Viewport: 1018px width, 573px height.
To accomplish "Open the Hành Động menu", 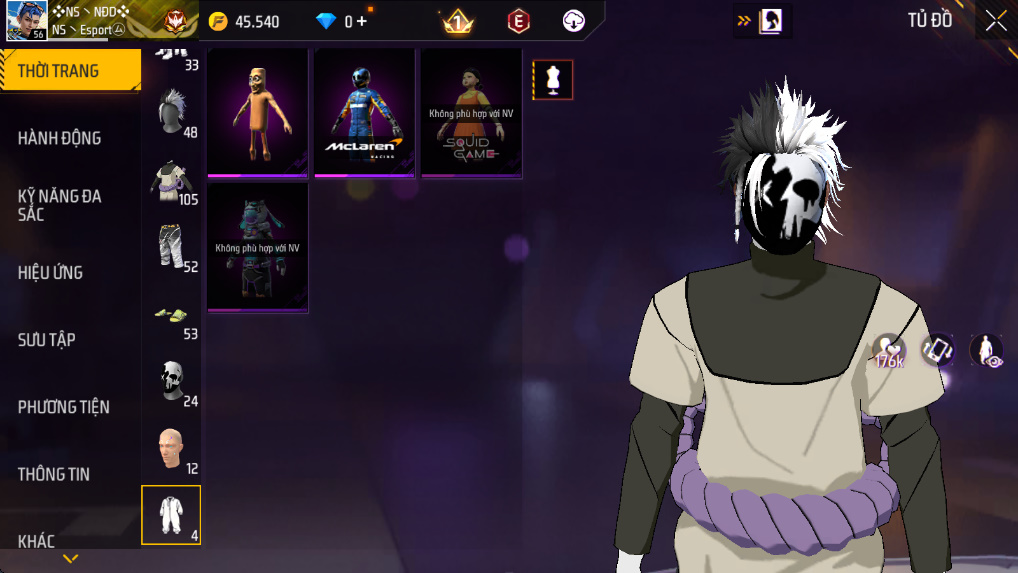I will pyautogui.click(x=60, y=138).
